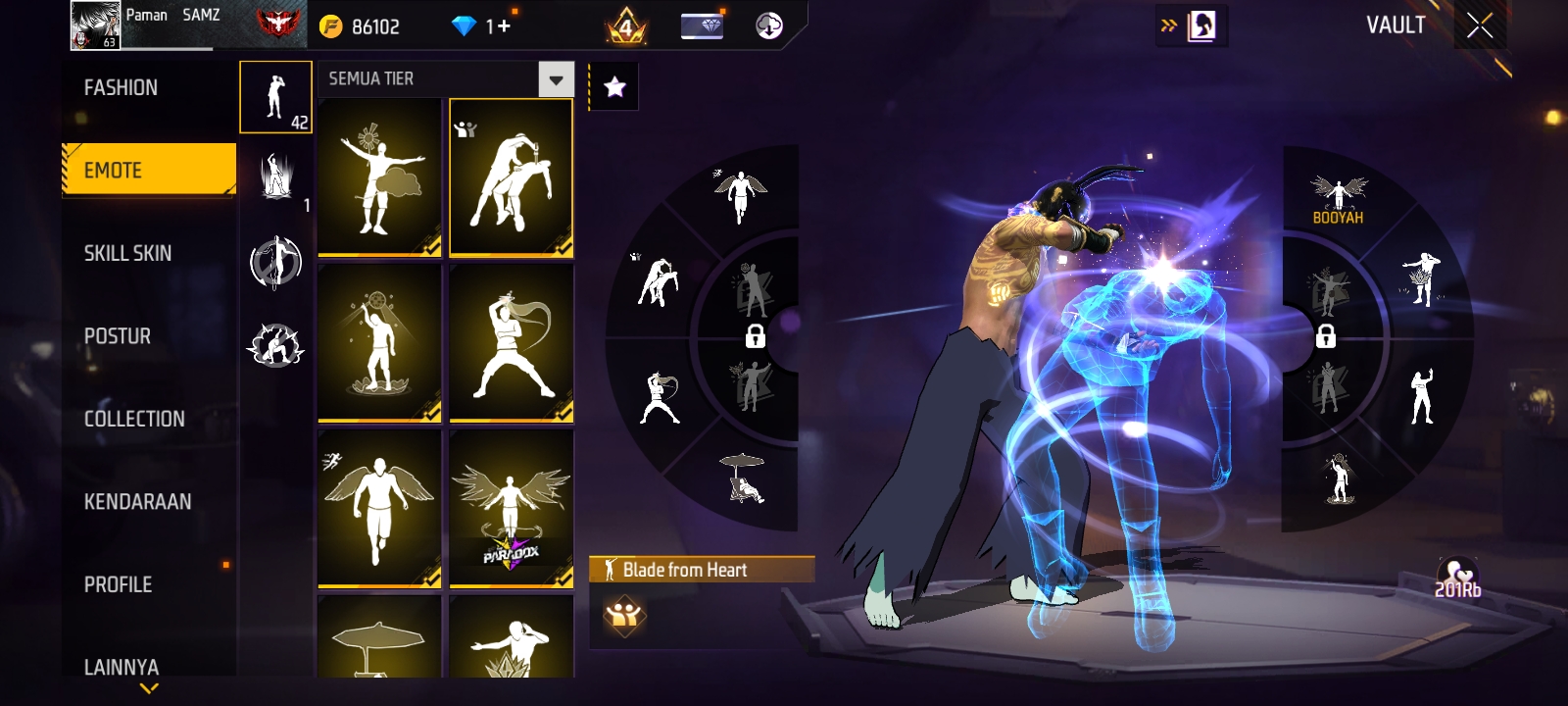The height and width of the screenshot is (706, 1568).
Task: Select the Emote menu entry
Action: click(149, 171)
